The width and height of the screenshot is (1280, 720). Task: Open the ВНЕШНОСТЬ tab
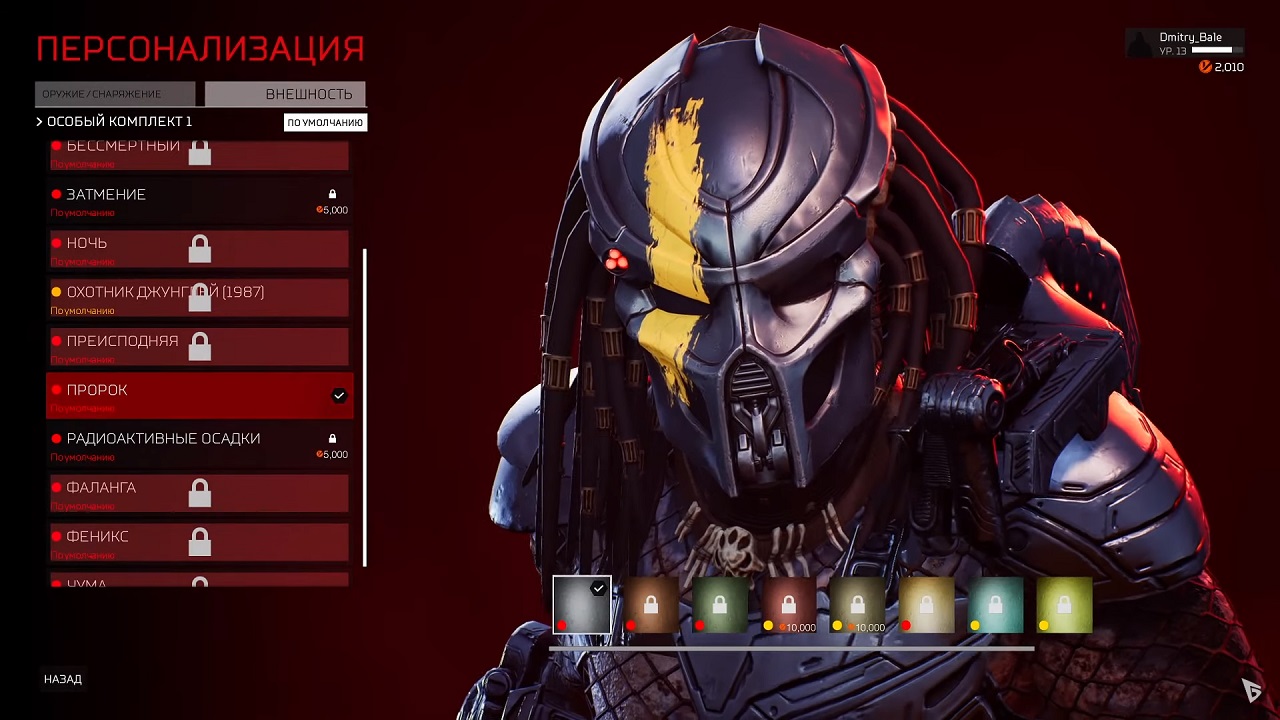pos(285,94)
